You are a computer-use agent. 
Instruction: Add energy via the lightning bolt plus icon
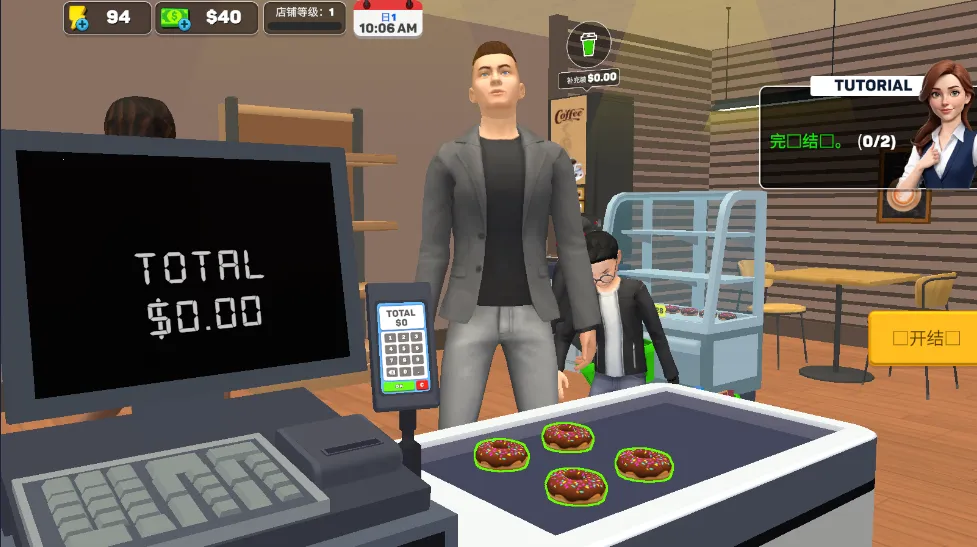[x=78, y=17]
